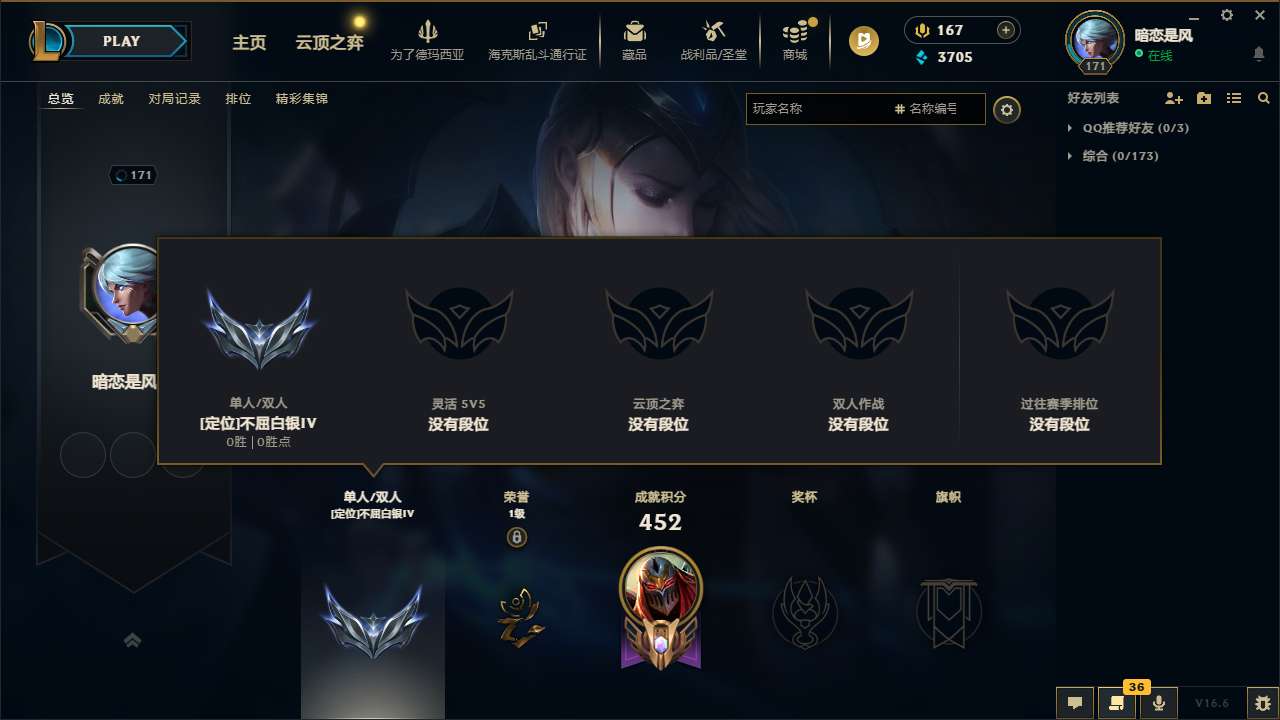Open the 商城 store
Image resolution: width=1280 pixels, height=720 pixels.
[x=795, y=40]
